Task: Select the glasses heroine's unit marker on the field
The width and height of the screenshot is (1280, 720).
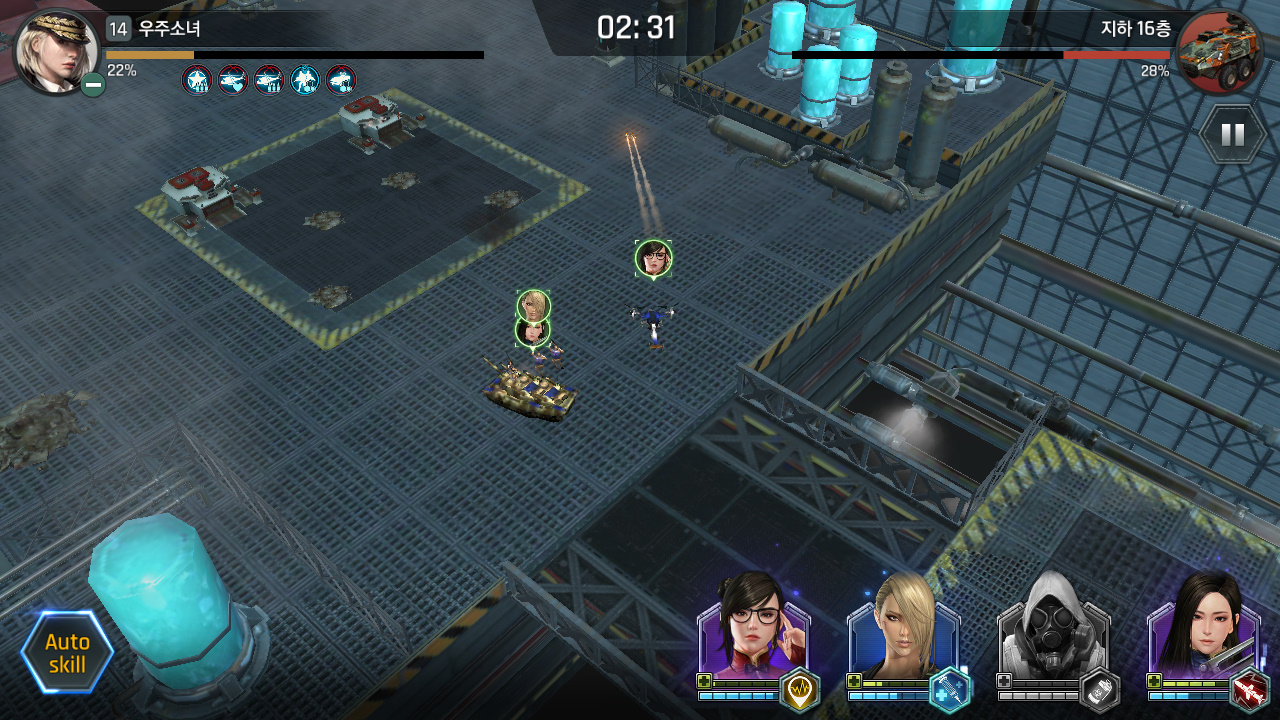Action: click(653, 258)
